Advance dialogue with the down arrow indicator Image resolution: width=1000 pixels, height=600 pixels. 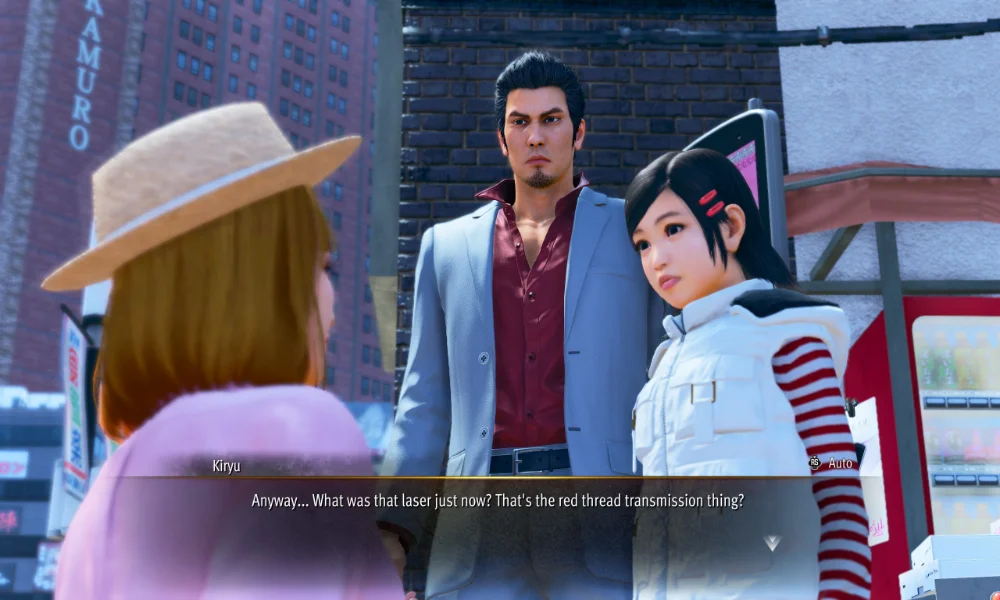[x=771, y=543]
